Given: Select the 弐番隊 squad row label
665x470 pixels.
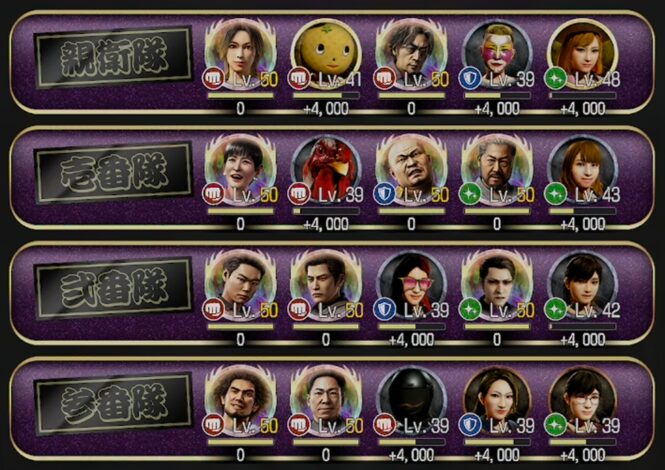Looking at the screenshot, I should [112, 289].
